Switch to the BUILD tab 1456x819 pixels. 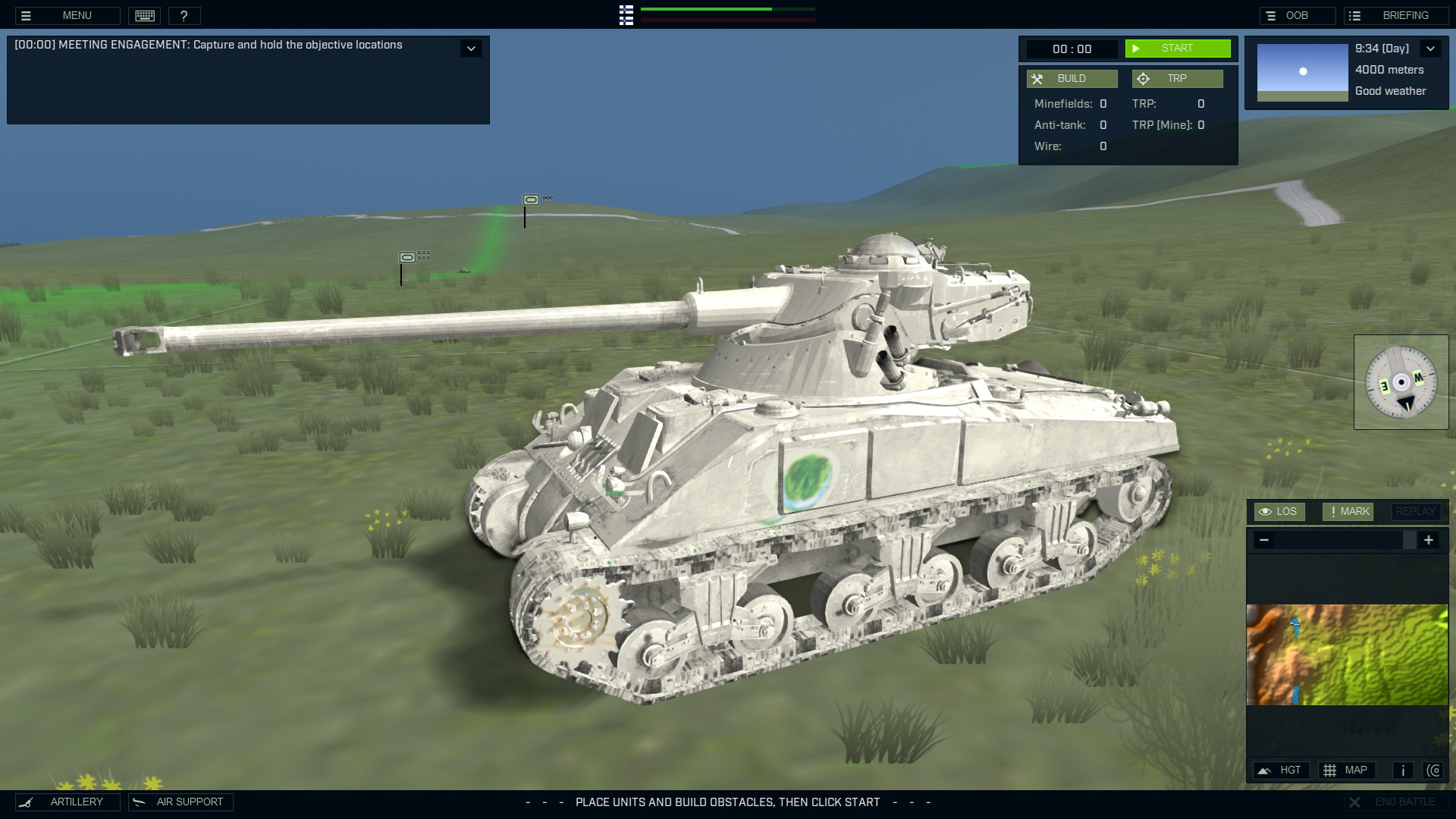click(x=1072, y=78)
